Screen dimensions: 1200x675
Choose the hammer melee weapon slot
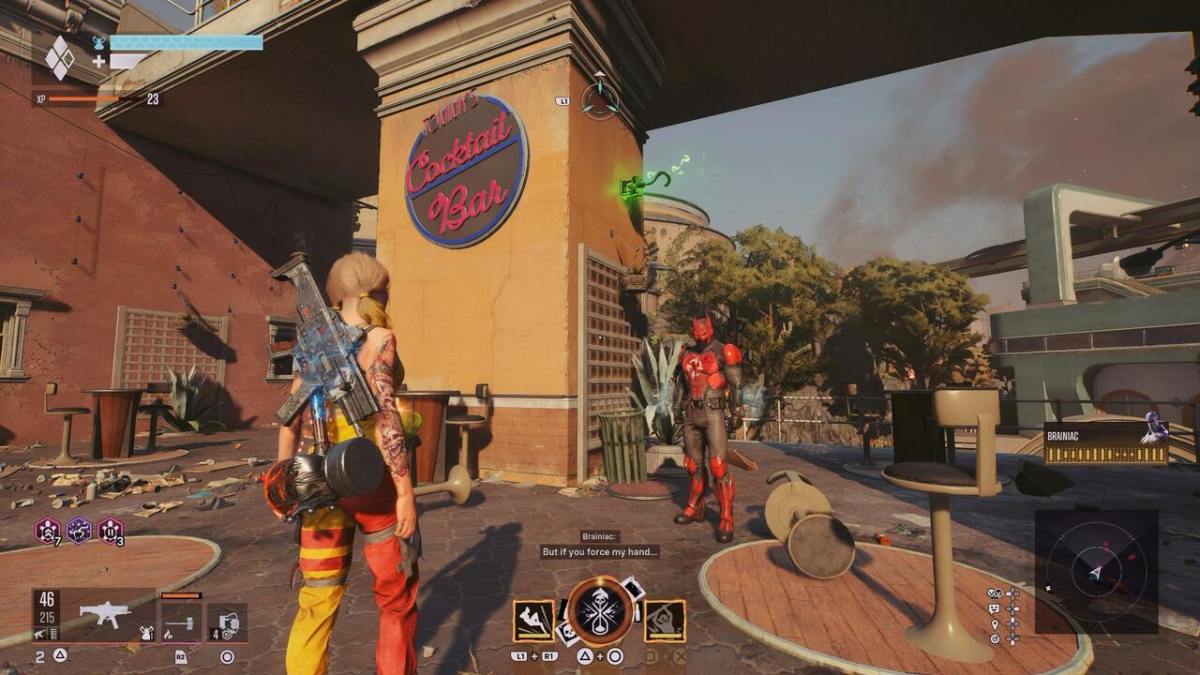point(181,622)
